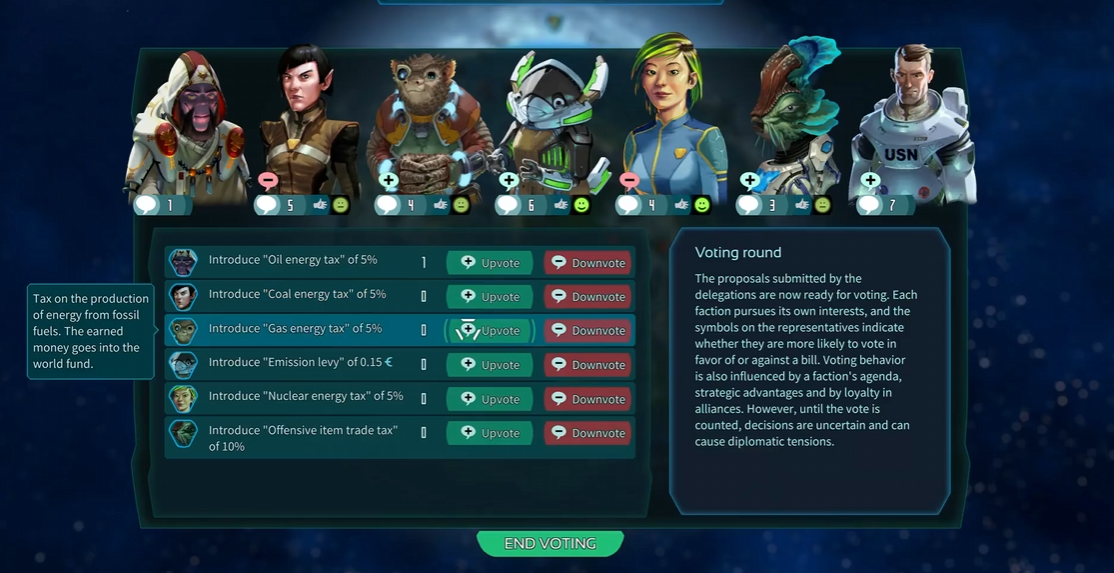Upvote the Nuclear energy tax proposal
This screenshot has width=1114, height=573.
[x=489, y=399]
